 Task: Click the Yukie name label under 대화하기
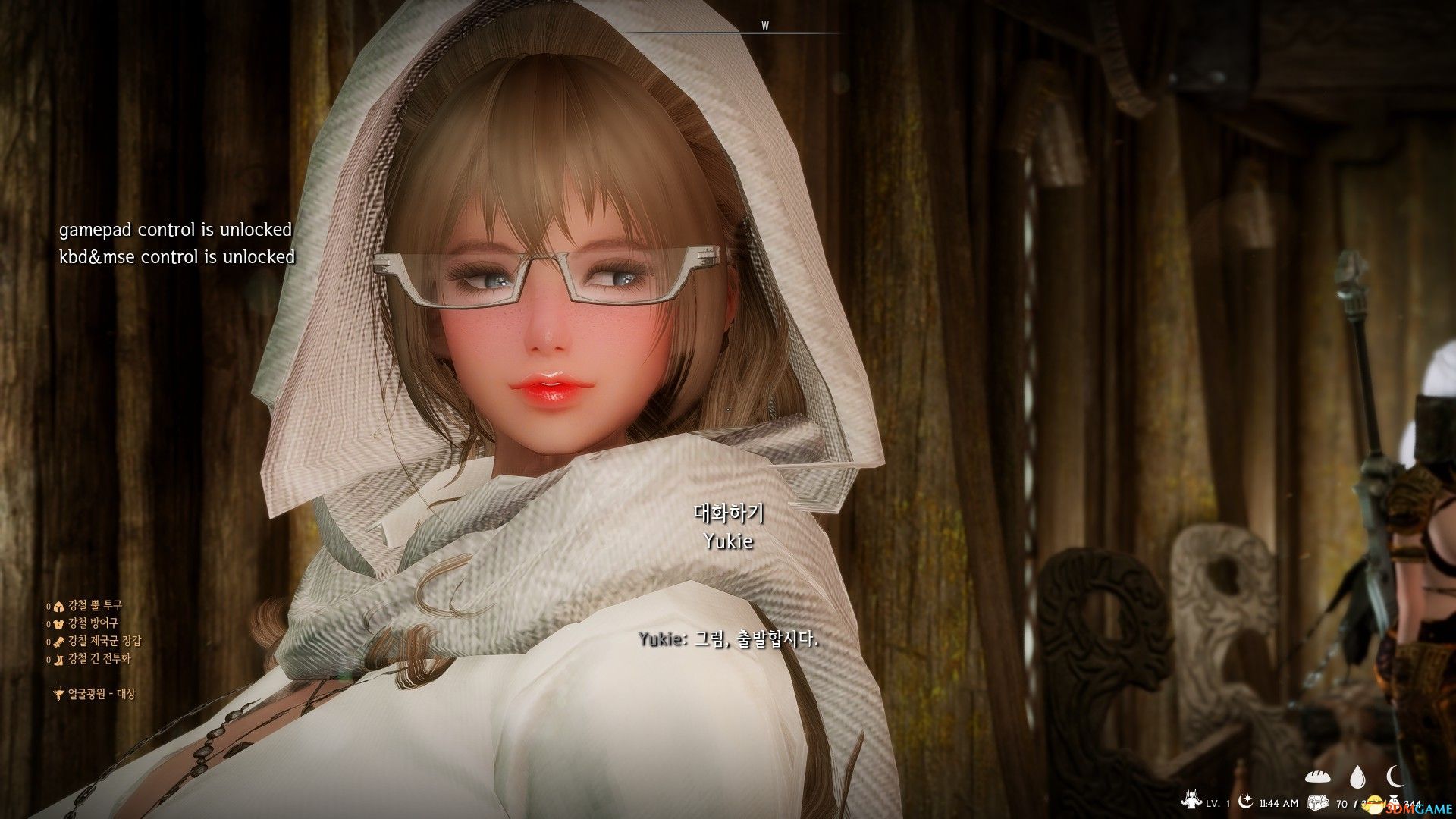pyautogui.click(x=730, y=541)
